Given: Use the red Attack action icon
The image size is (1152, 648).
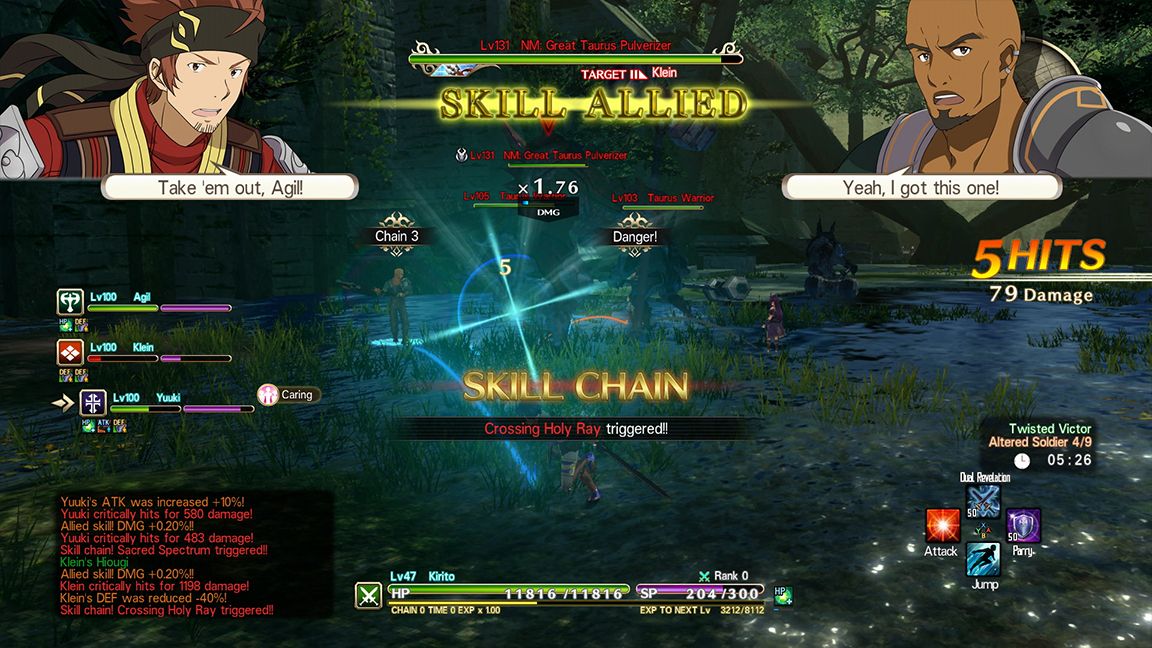Looking at the screenshot, I should point(942,525).
